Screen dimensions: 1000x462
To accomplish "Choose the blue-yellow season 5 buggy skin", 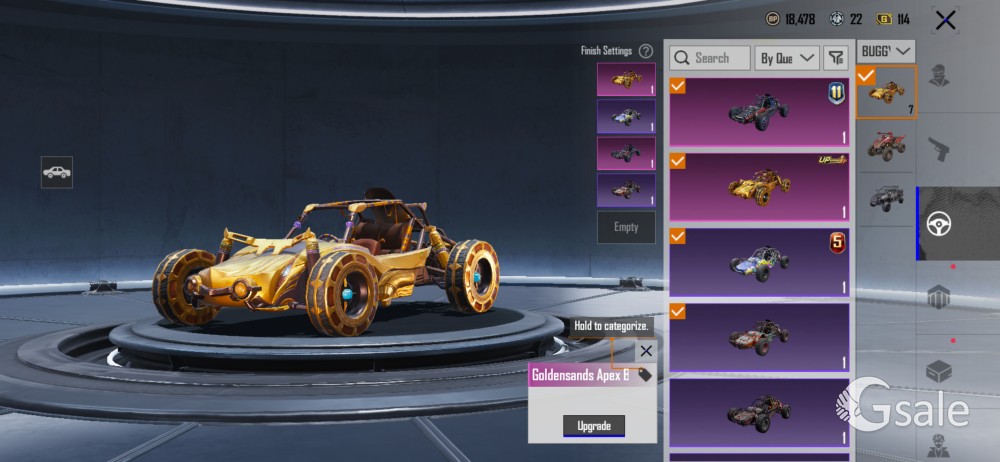I will (x=758, y=262).
